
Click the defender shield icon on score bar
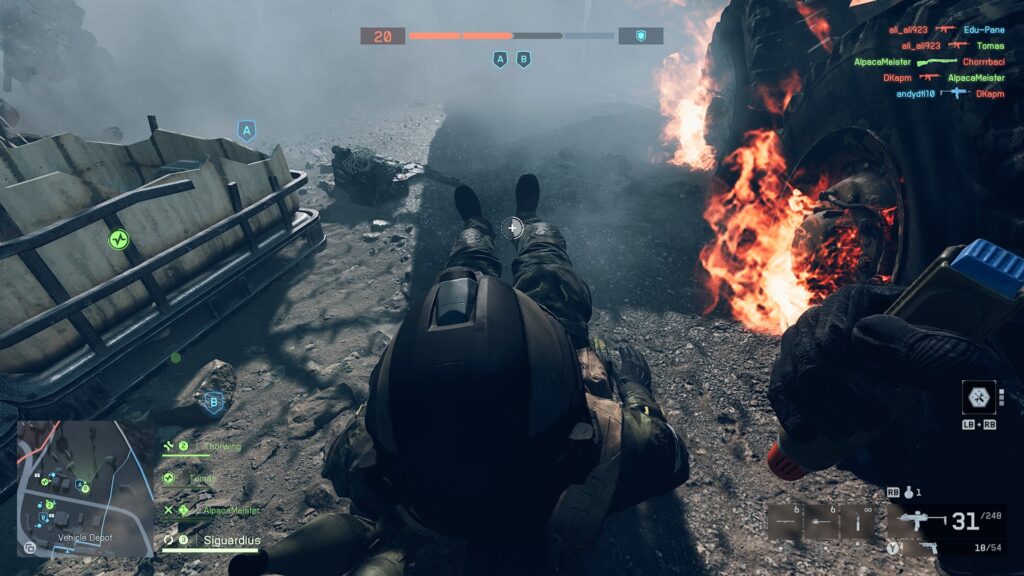641,36
